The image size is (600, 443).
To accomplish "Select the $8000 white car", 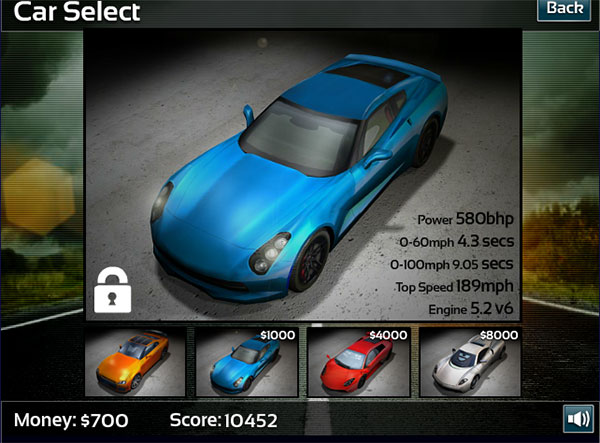I will coord(469,362).
